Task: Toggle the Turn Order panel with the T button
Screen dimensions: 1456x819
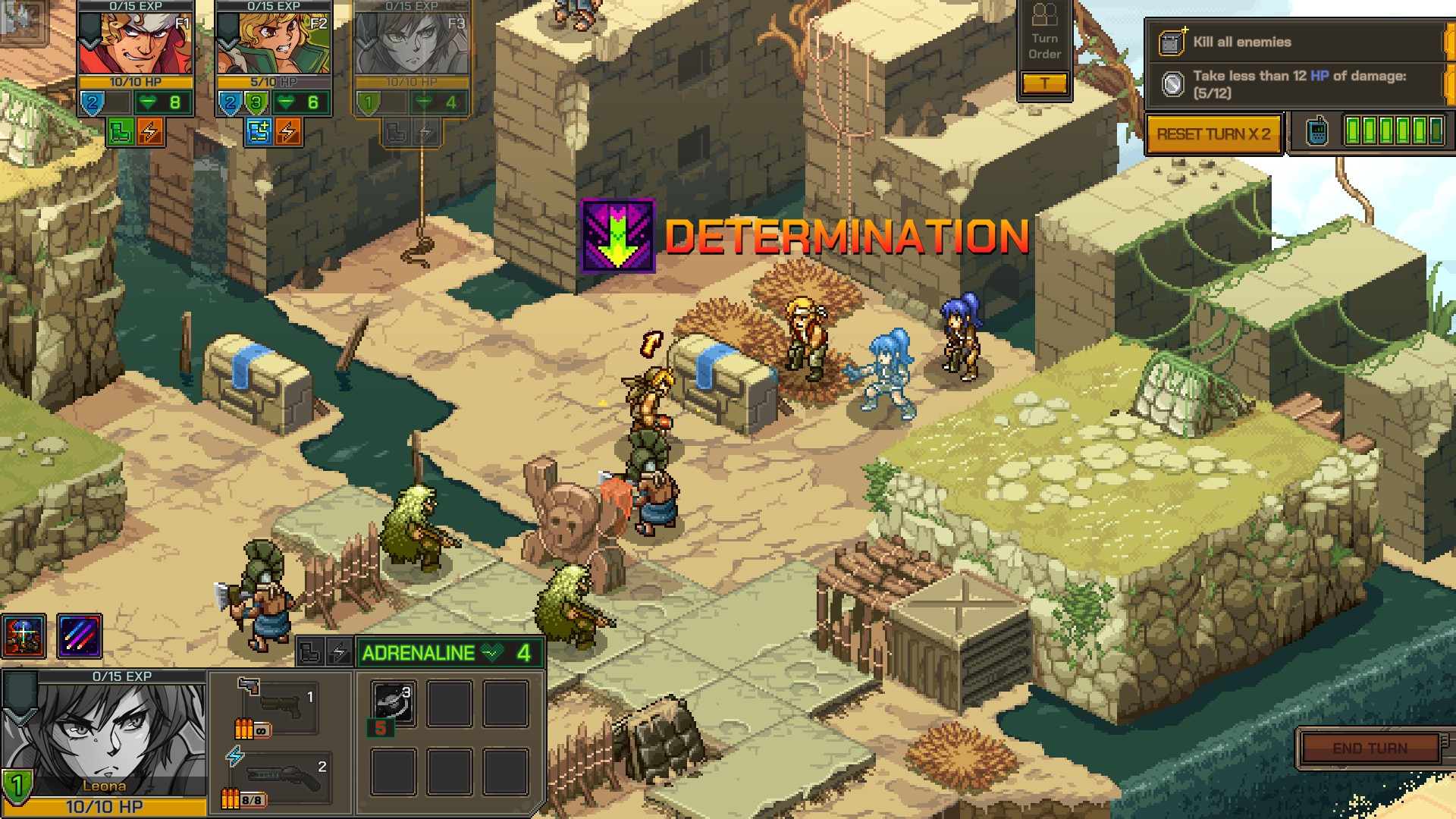Action: (1046, 83)
